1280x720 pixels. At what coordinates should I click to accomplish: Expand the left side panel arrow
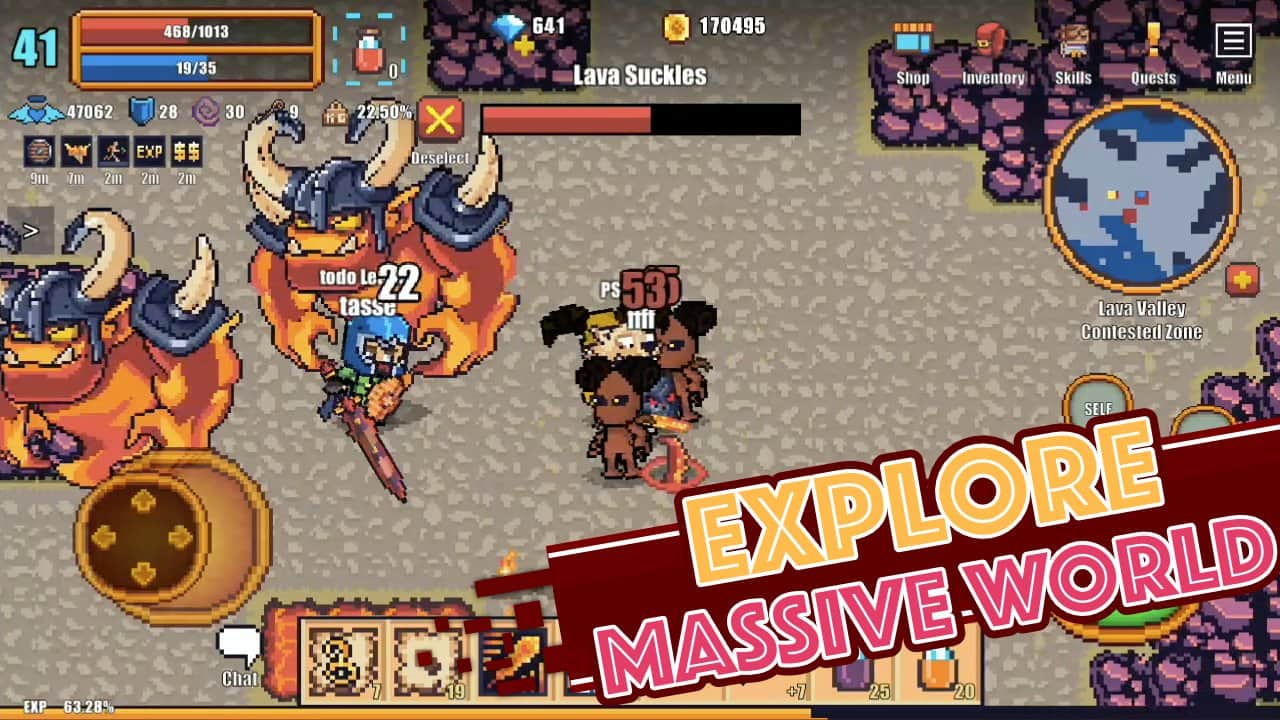(30, 232)
